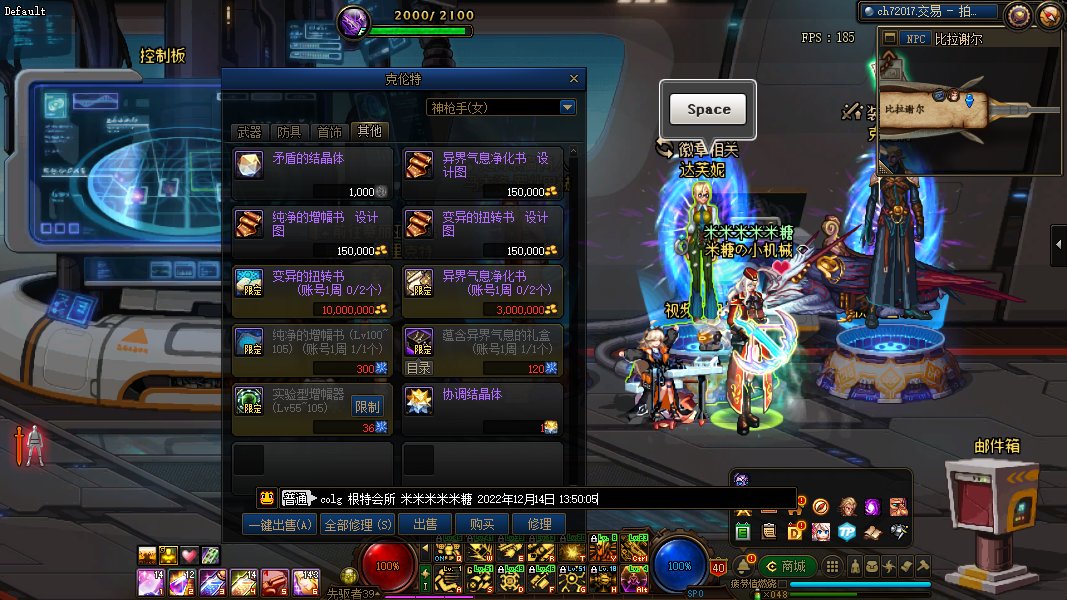
Task: Click the 购买 buy button
Action: [x=482, y=524]
